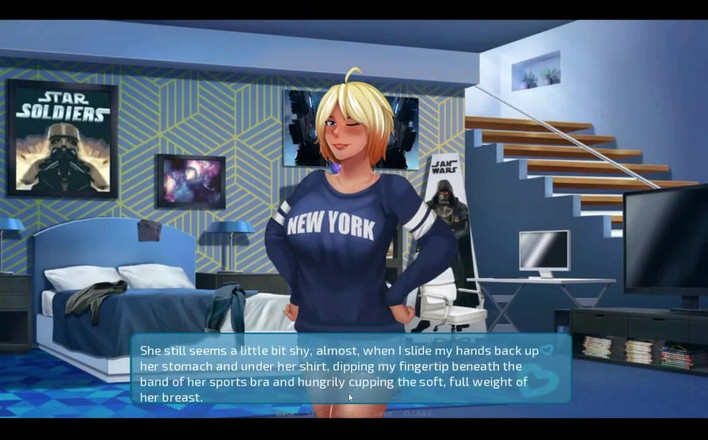708x440 pixels.
Task: Advance the dialogue by clicking the text box
Action: [350, 369]
